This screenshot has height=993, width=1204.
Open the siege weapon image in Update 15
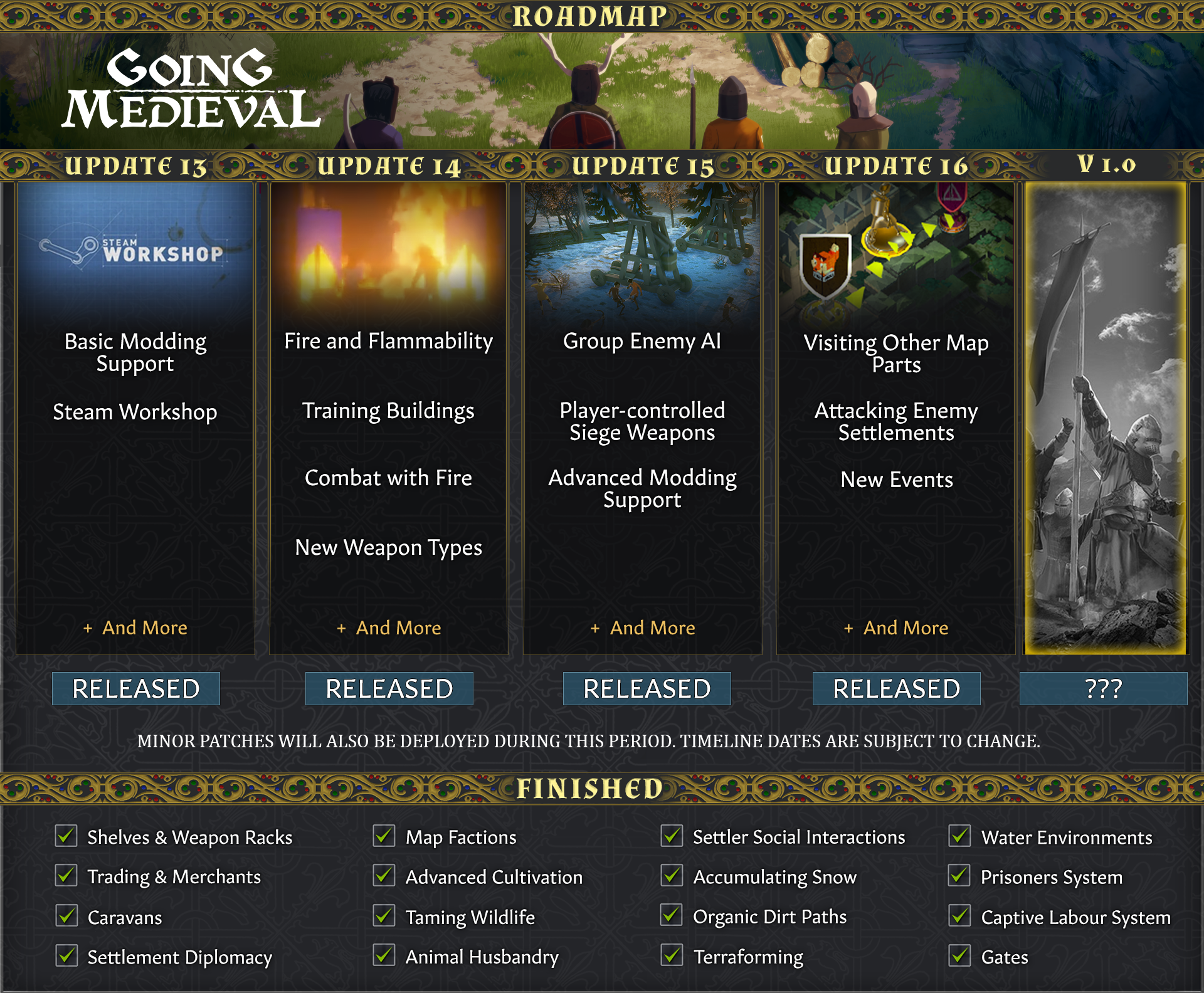642,251
